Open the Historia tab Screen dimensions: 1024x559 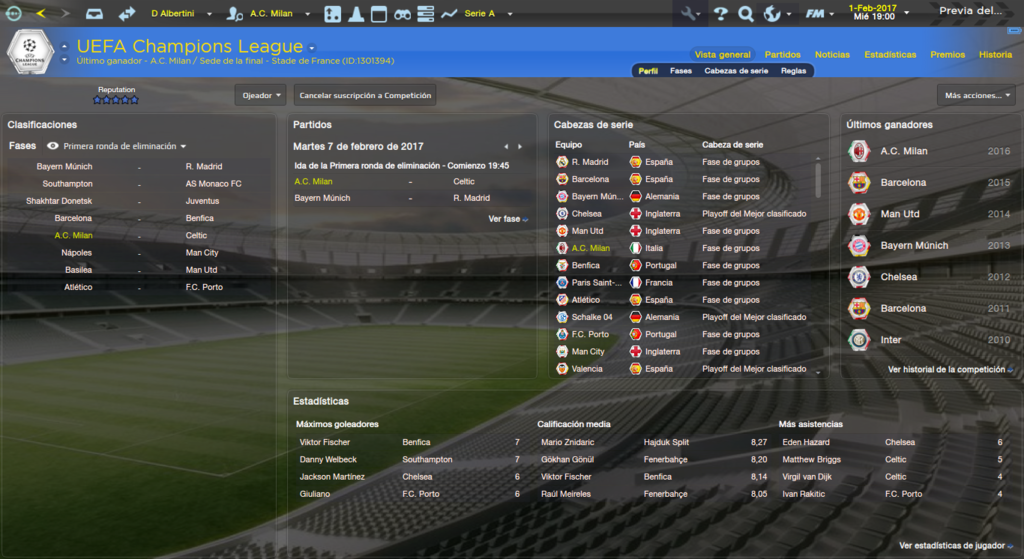[x=995, y=54]
